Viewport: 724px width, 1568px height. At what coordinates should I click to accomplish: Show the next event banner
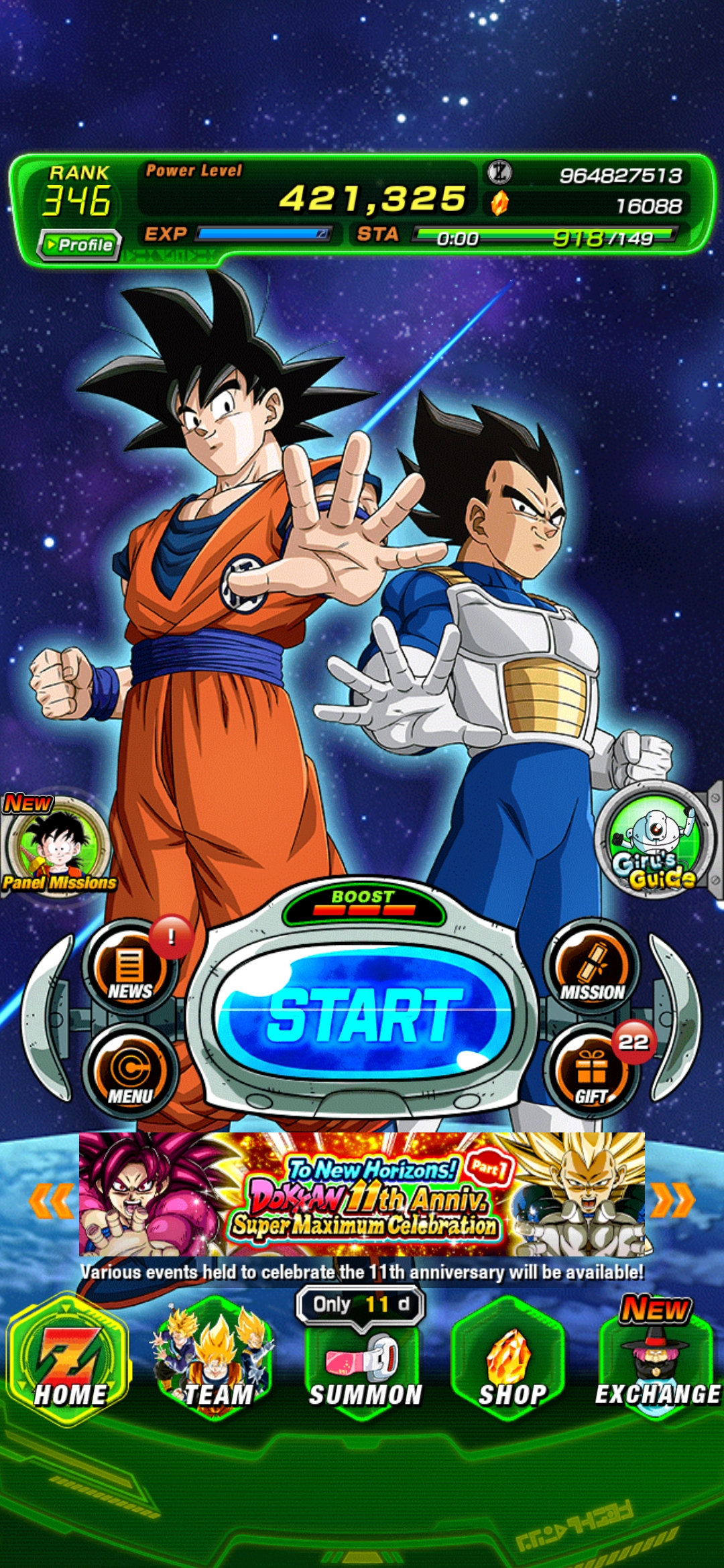tap(672, 1199)
